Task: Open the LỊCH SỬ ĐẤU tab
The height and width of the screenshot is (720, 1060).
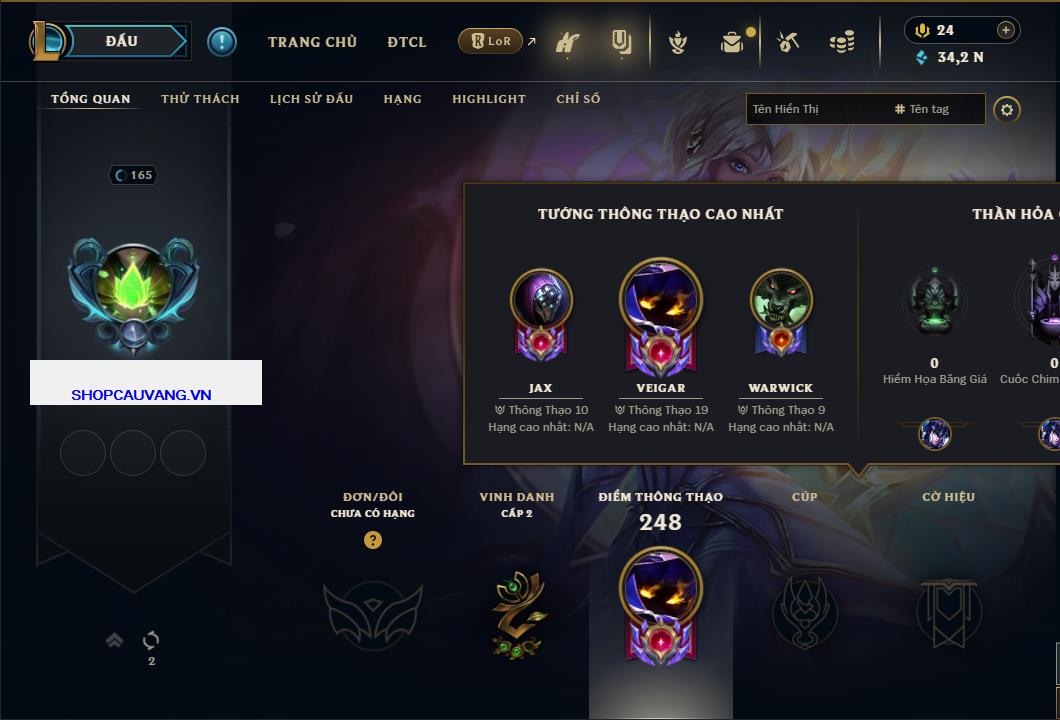Action: click(x=311, y=99)
